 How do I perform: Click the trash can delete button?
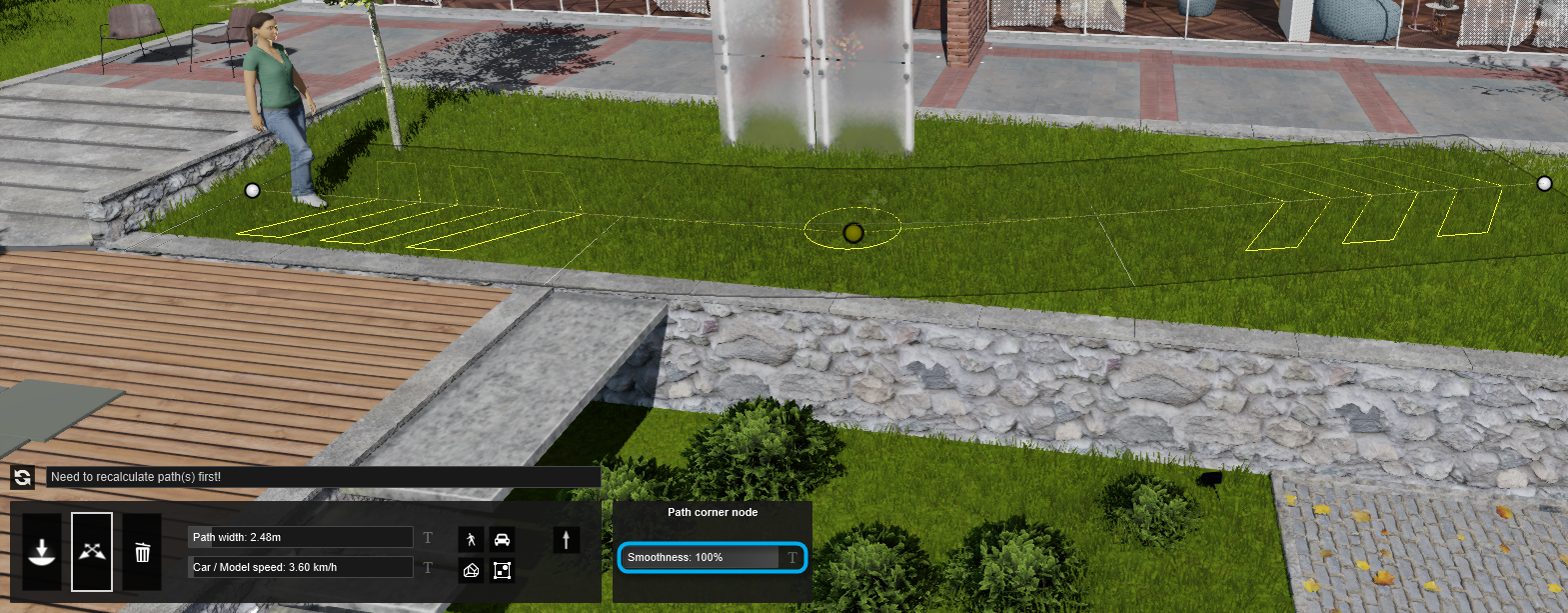[142, 552]
